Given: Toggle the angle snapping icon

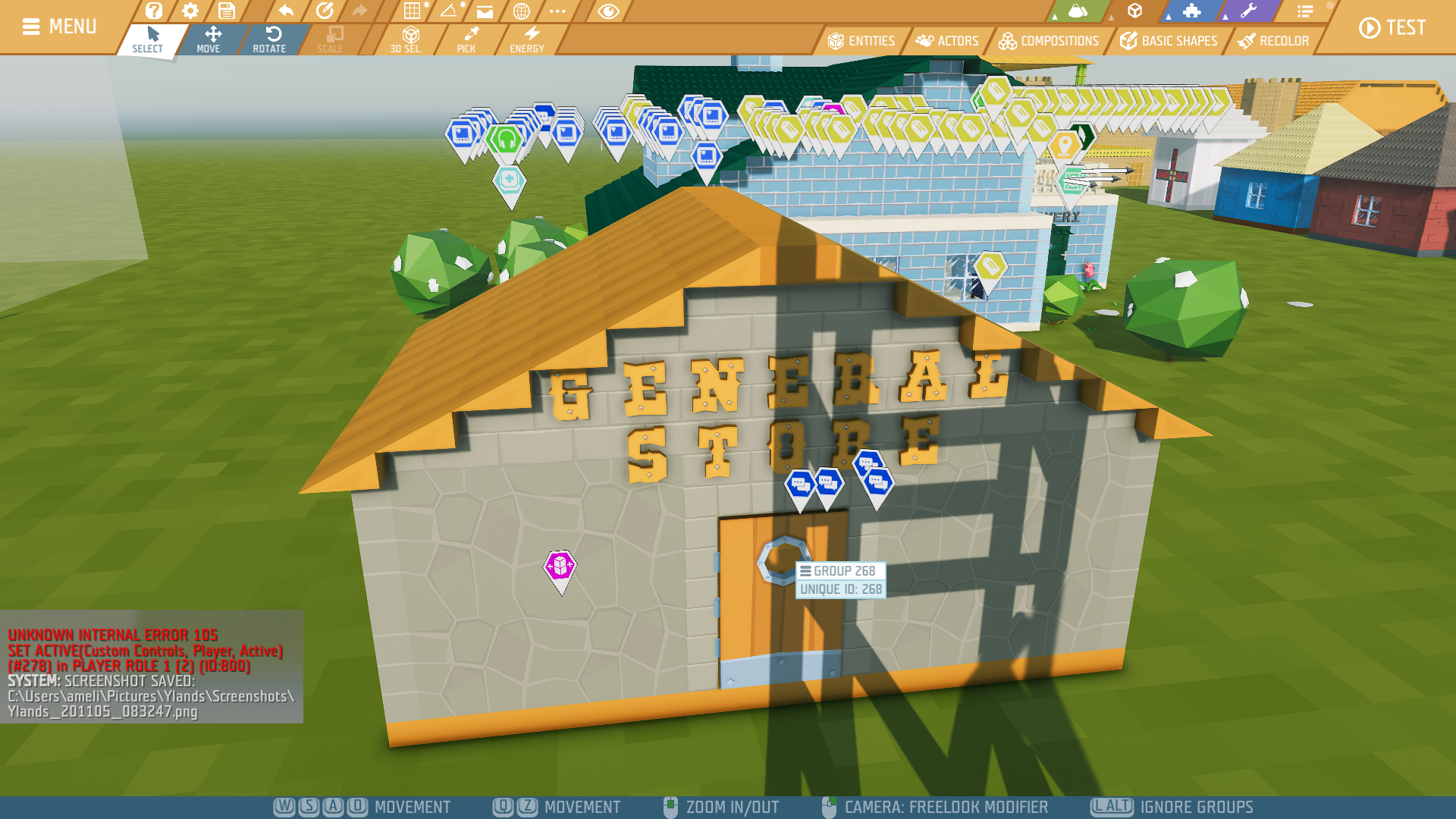Looking at the screenshot, I should [x=449, y=11].
